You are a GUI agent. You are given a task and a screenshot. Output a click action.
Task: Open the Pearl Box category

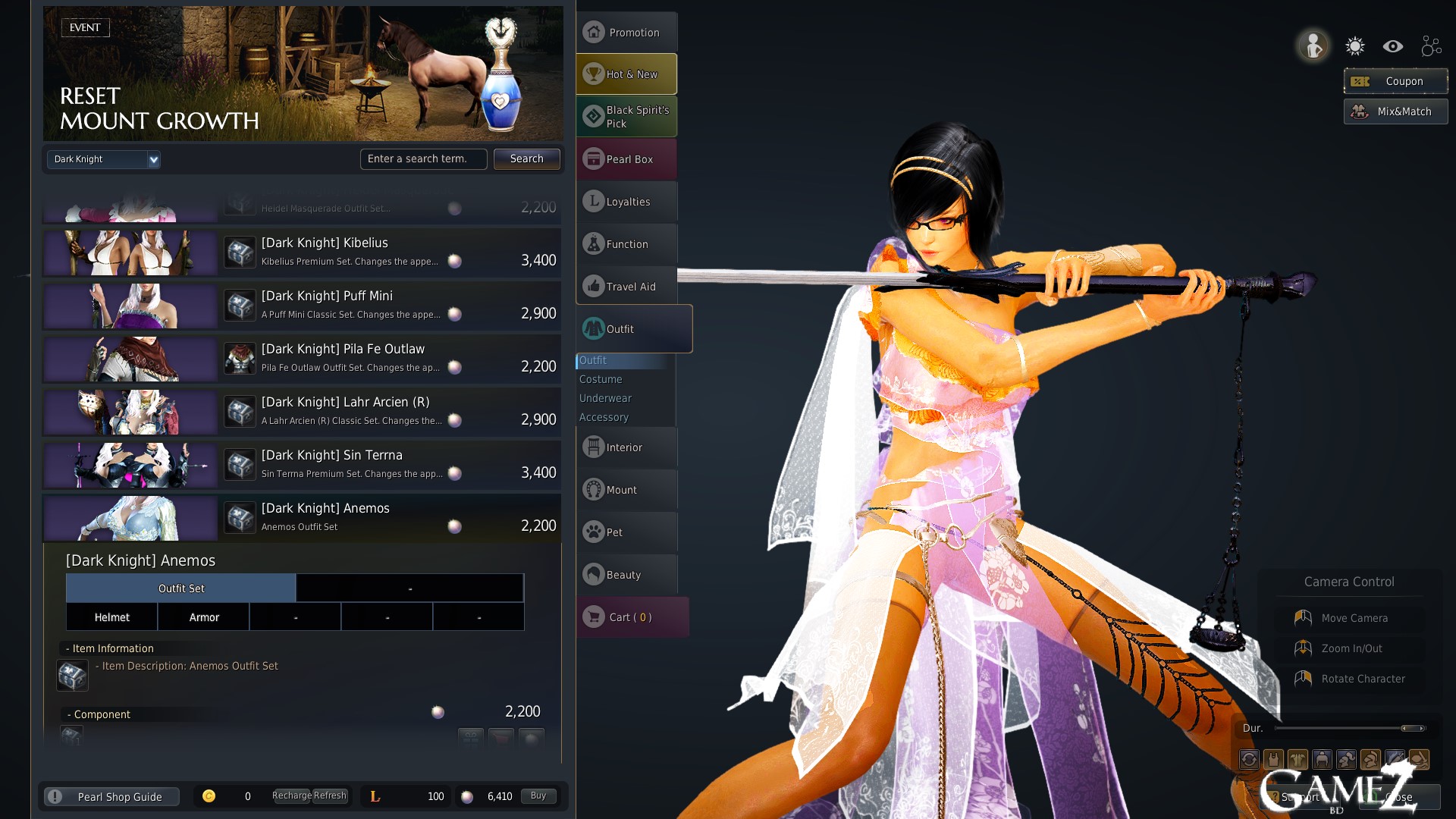click(626, 159)
